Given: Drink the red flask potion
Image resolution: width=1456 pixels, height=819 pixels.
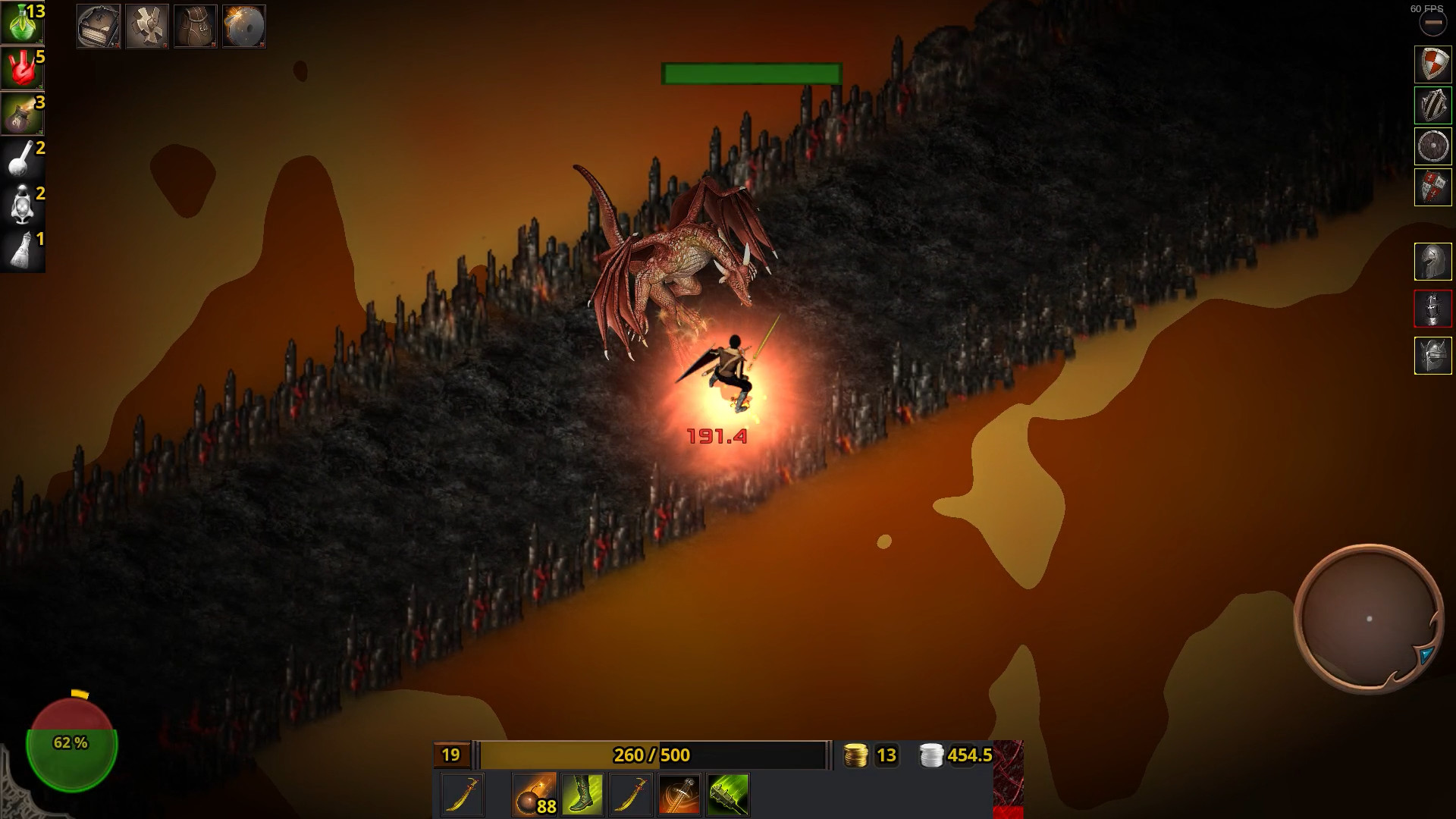Looking at the screenshot, I should (x=21, y=68).
